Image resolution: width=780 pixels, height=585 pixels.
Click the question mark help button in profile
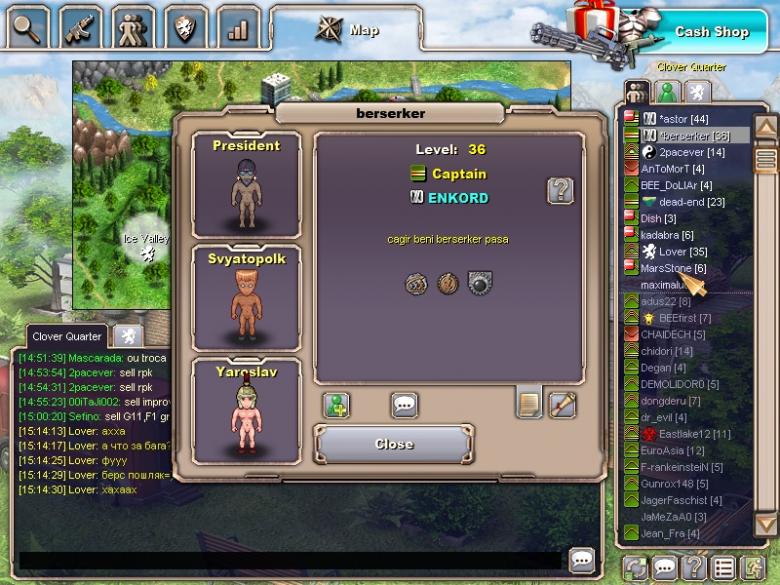tap(560, 190)
